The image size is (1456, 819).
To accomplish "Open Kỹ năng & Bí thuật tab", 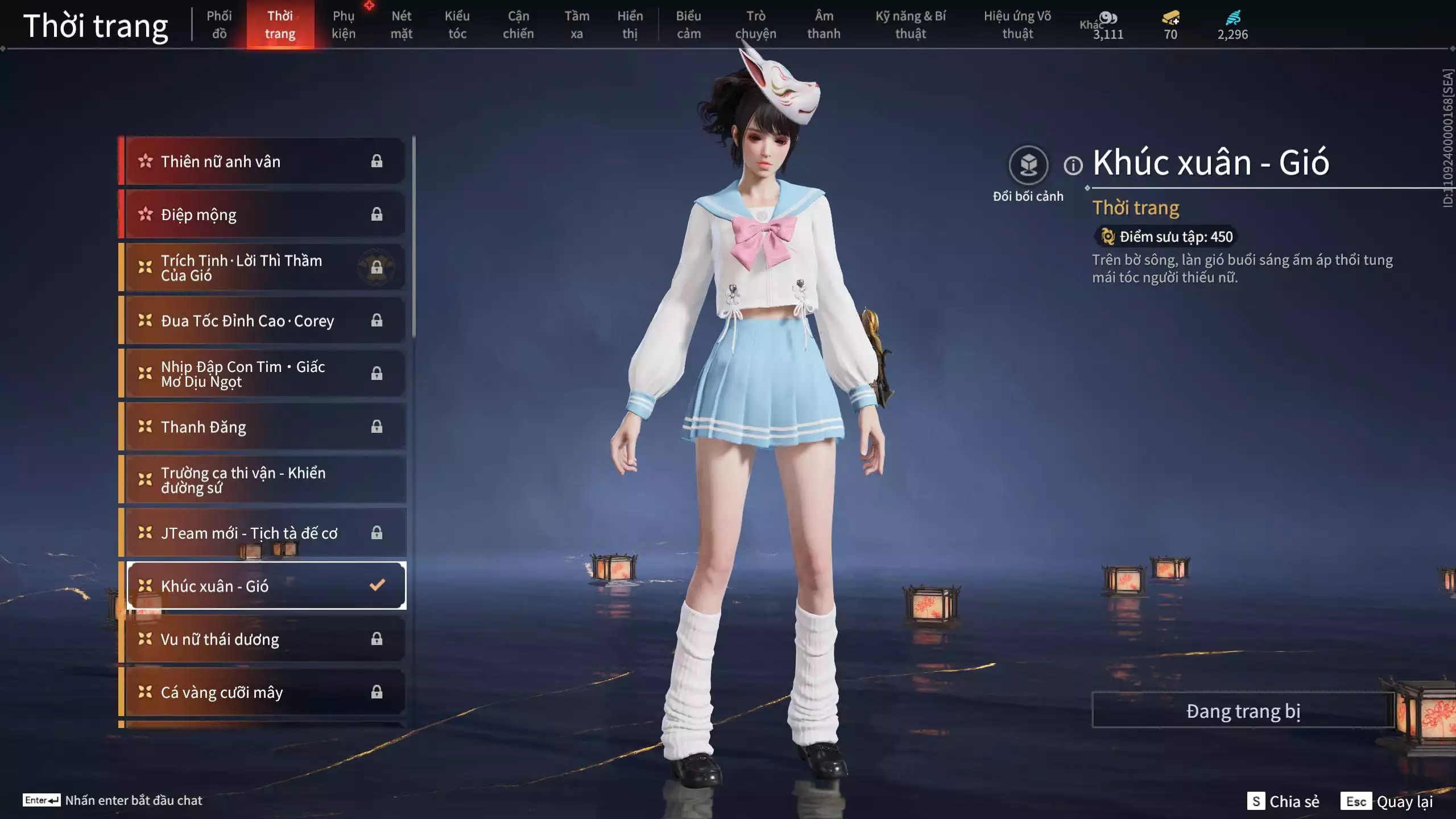I will [910, 24].
